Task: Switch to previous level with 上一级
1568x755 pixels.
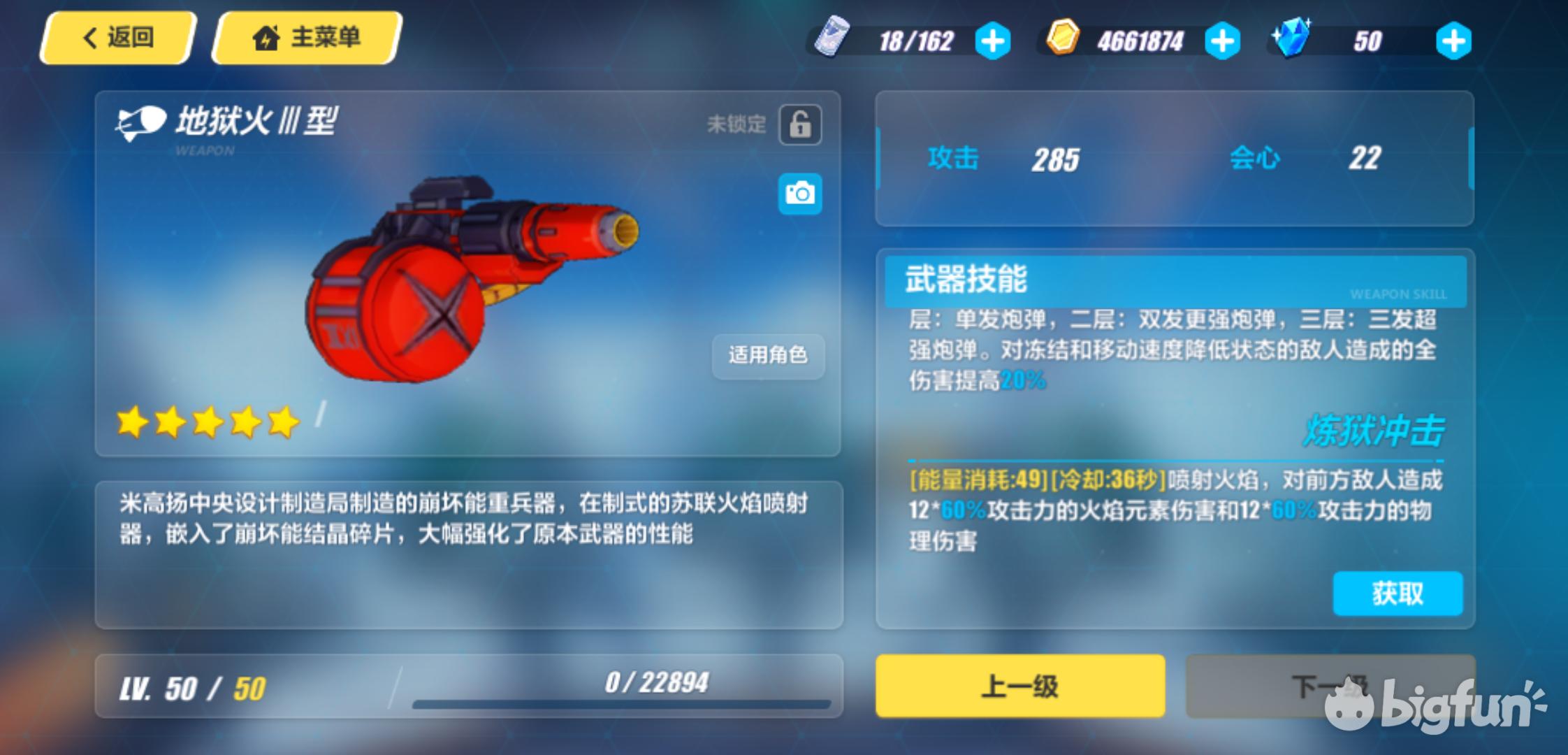Action: tap(1020, 686)
